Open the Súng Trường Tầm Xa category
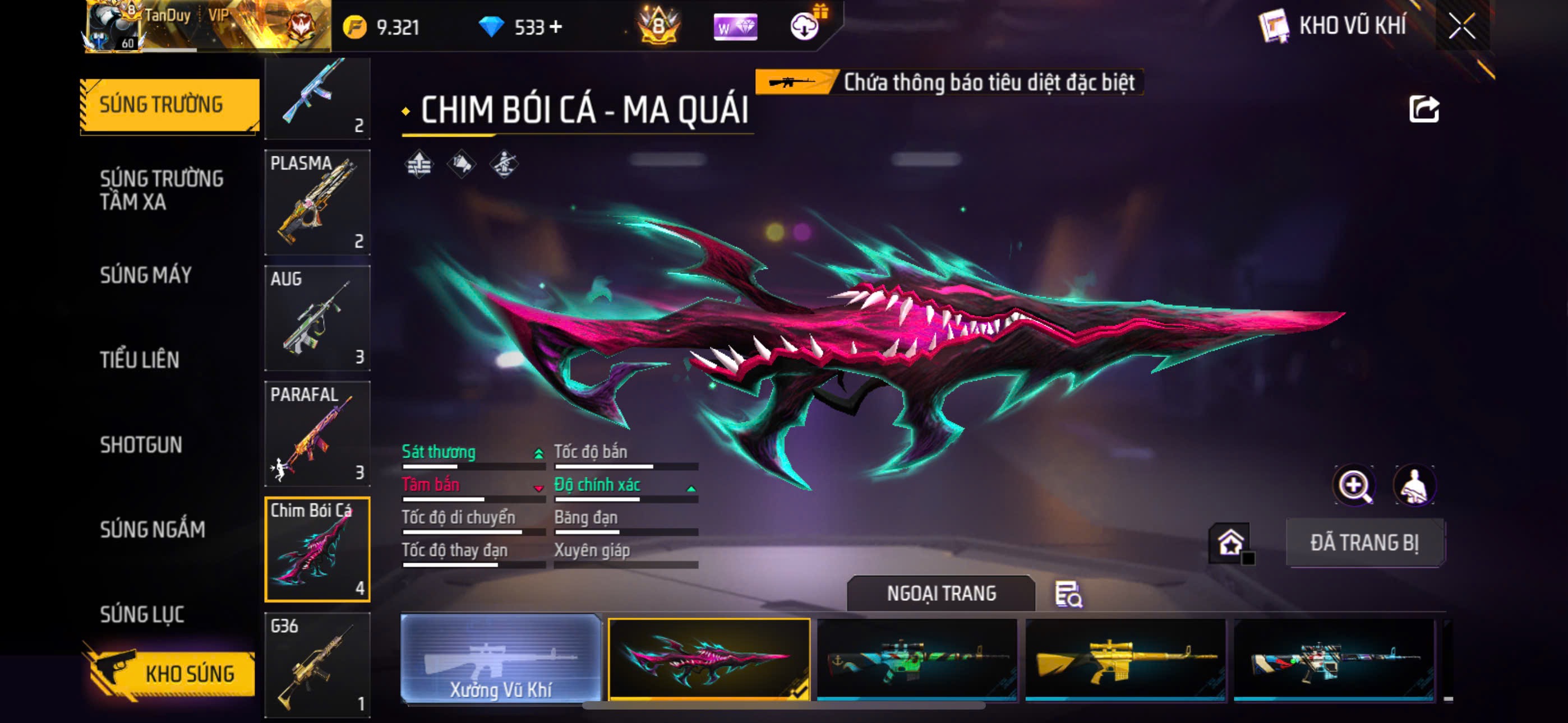The height and width of the screenshot is (723, 1568). [162, 190]
